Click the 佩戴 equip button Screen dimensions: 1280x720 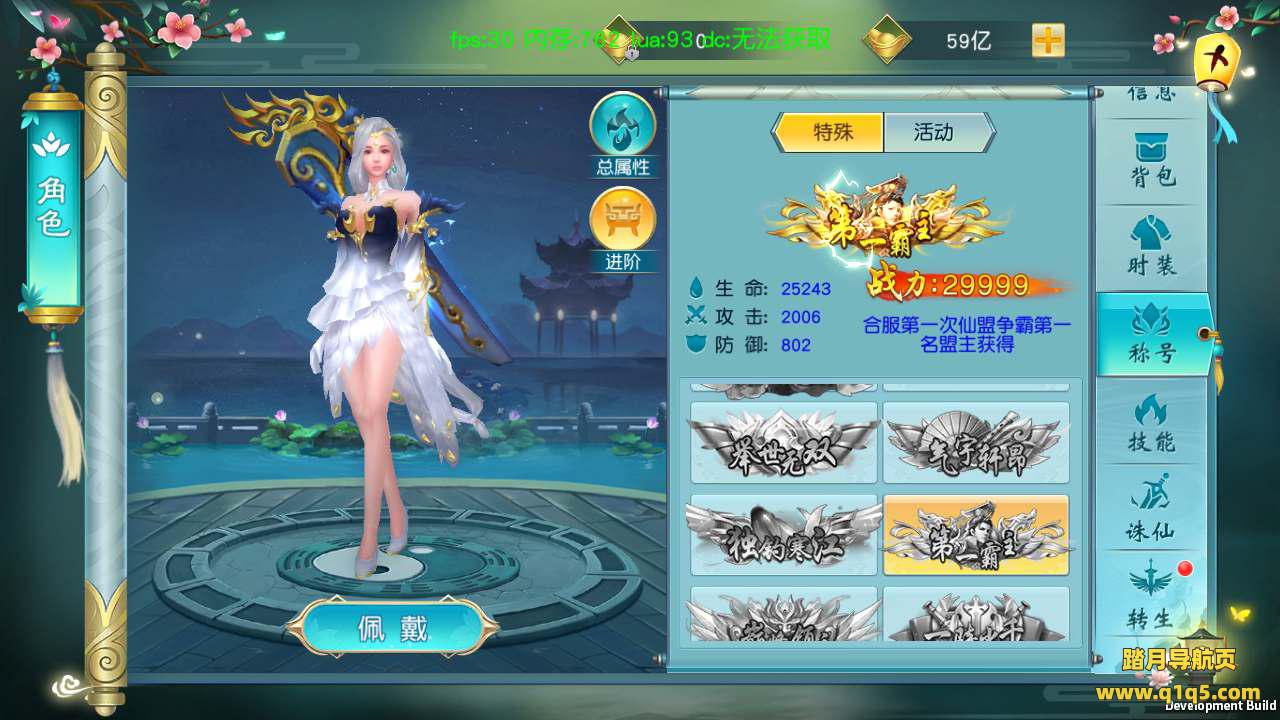tap(392, 628)
